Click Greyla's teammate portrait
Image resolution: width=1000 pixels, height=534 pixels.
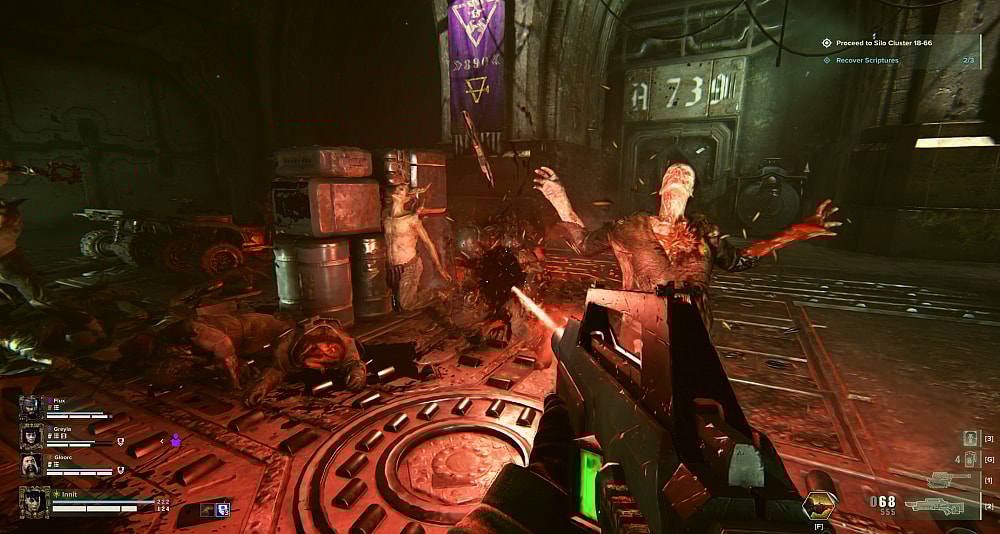[31, 436]
